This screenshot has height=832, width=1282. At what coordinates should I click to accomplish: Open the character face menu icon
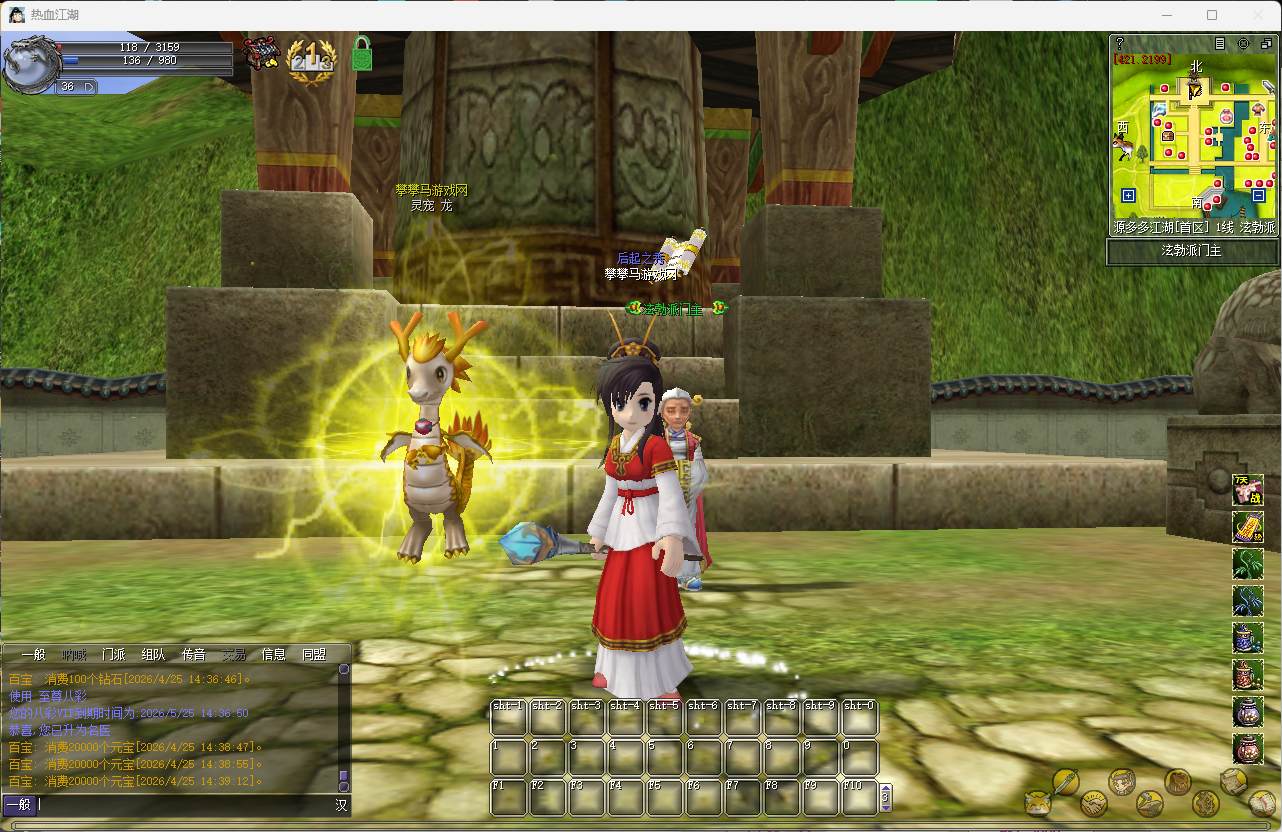pos(1122,781)
